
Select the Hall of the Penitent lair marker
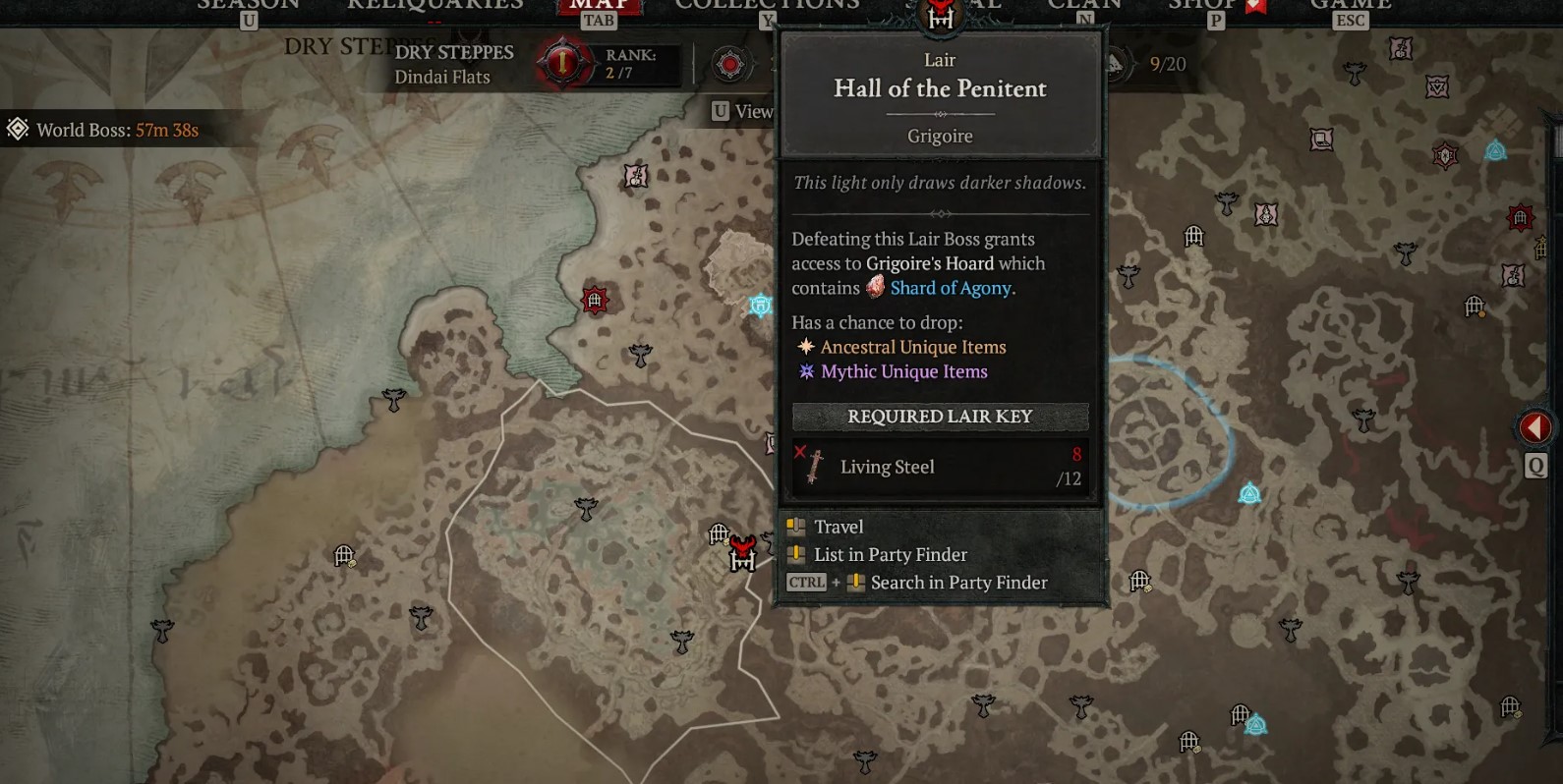[x=742, y=554]
